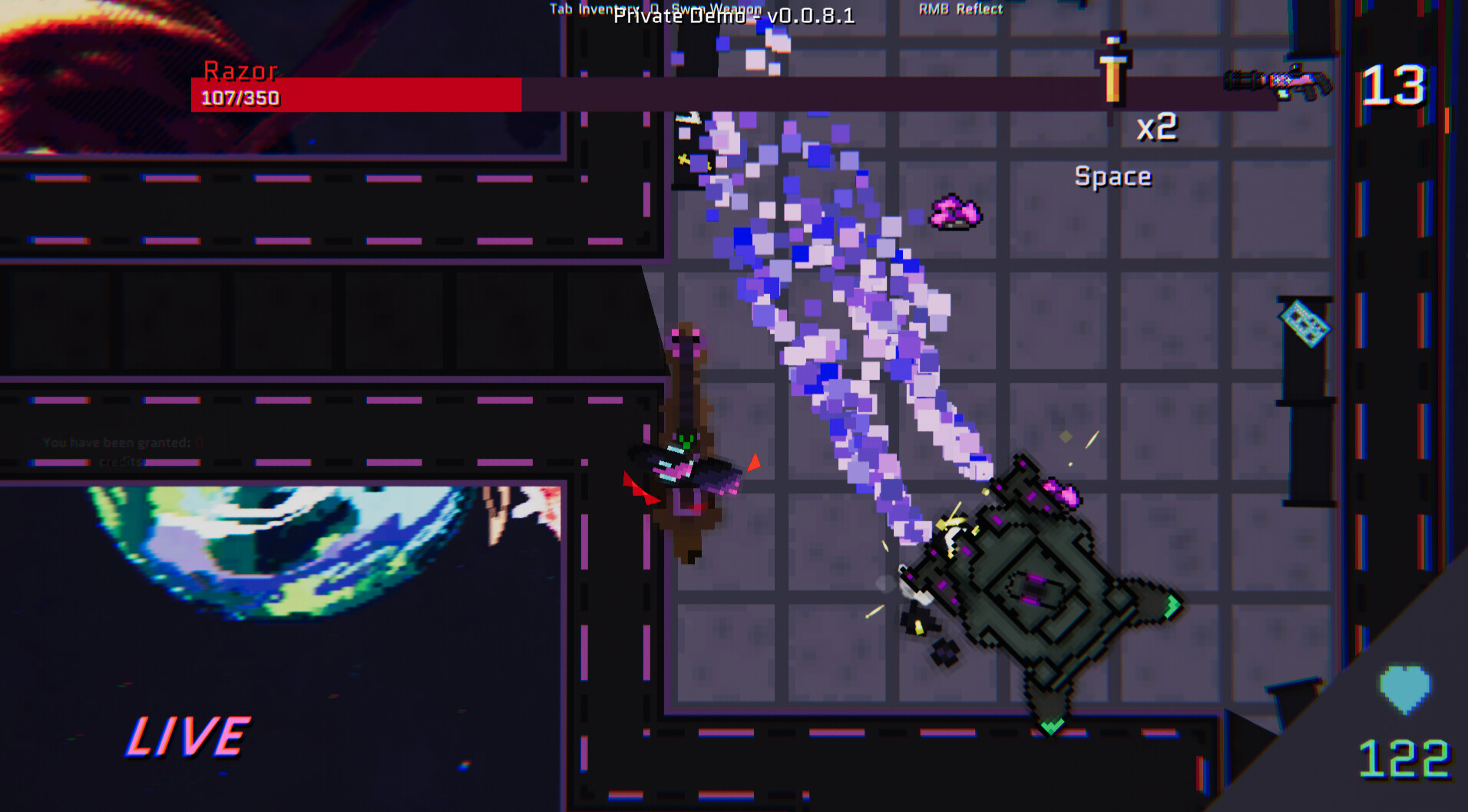Toggle the Space dash charge indicator
The height and width of the screenshot is (812, 1468).
click(1113, 176)
